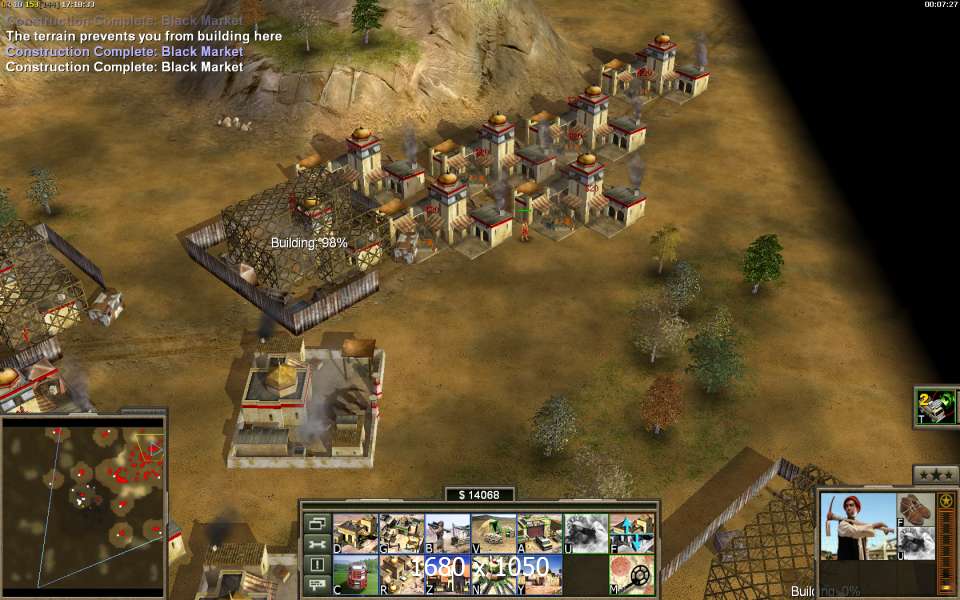This screenshot has width=960, height=600.
Task: Select the red truck icon labeled C
Action: tap(354, 574)
